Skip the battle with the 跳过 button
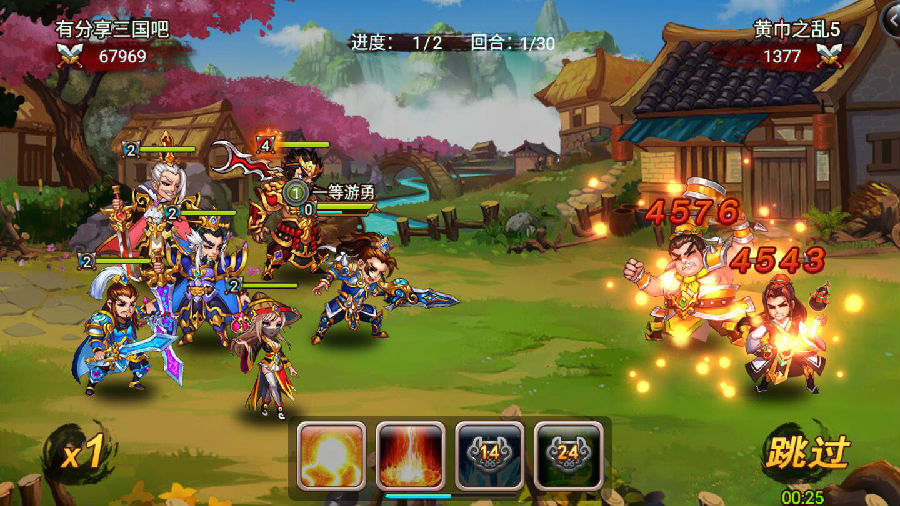The height and width of the screenshot is (506, 900). 806,454
